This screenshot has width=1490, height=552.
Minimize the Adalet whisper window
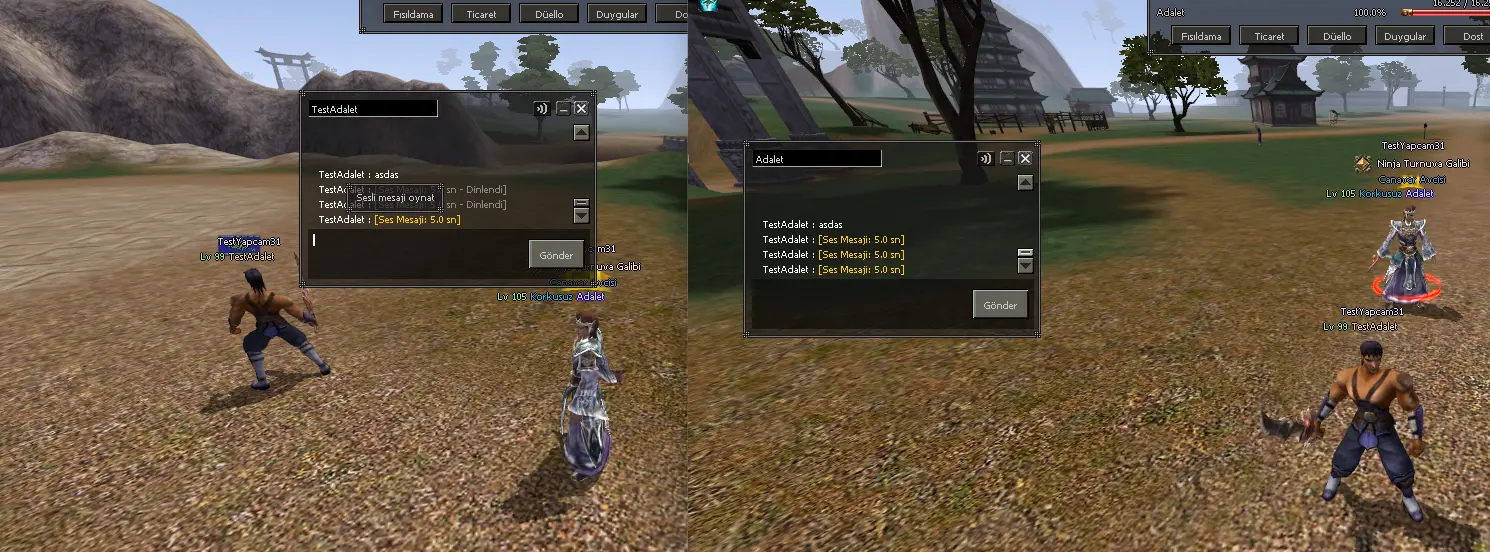[1007, 158]
